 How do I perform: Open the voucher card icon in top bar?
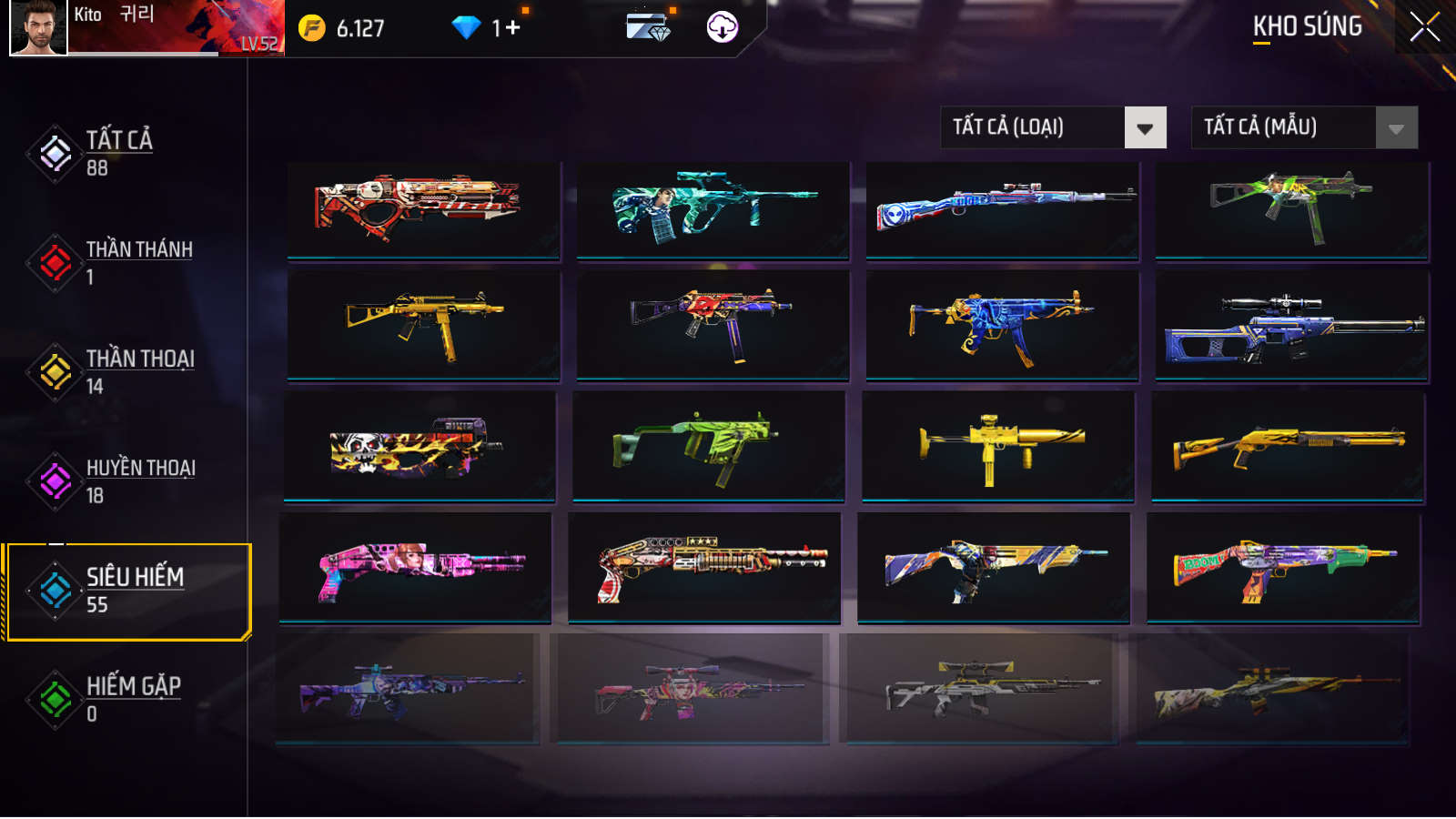[x=648, y=27]
